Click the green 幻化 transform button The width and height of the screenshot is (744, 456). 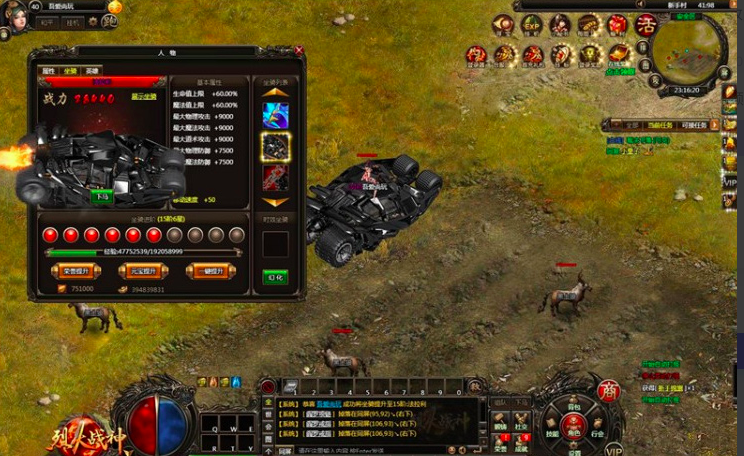click(x=275, y=277)
